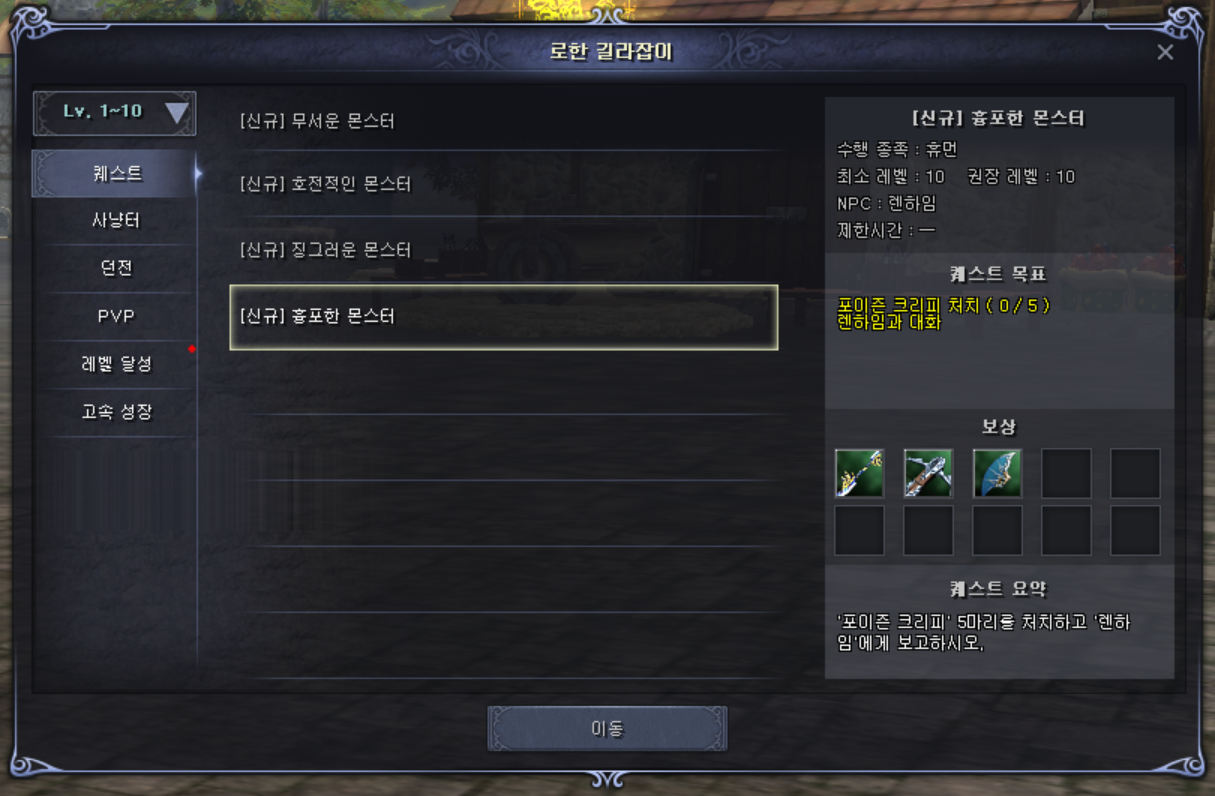The height and width of the screenshot is (796, 1215).
Task: Select the PVP tab
Action: (x=116, y=316)
